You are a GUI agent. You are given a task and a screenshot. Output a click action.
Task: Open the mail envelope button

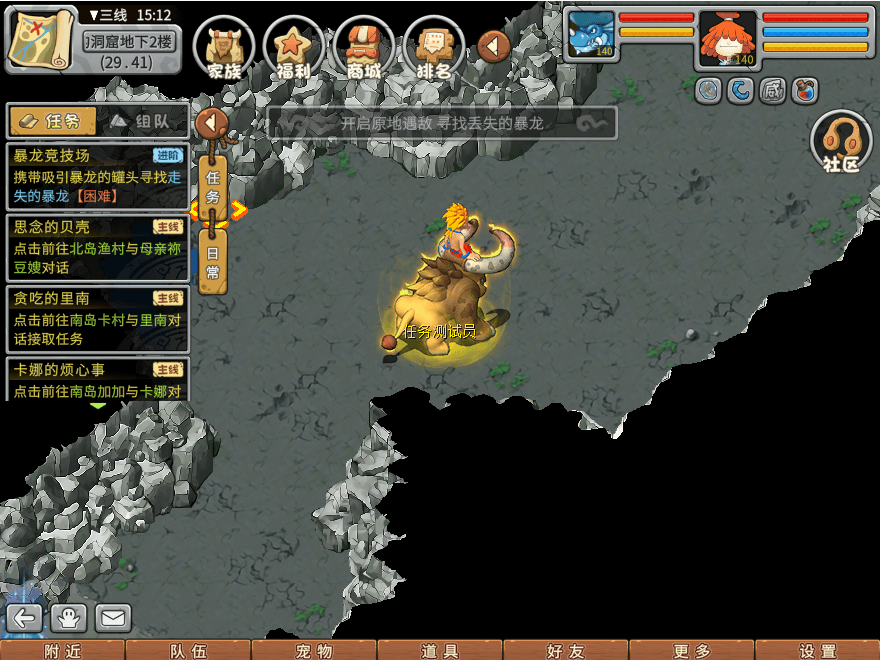tap(113, 618)
